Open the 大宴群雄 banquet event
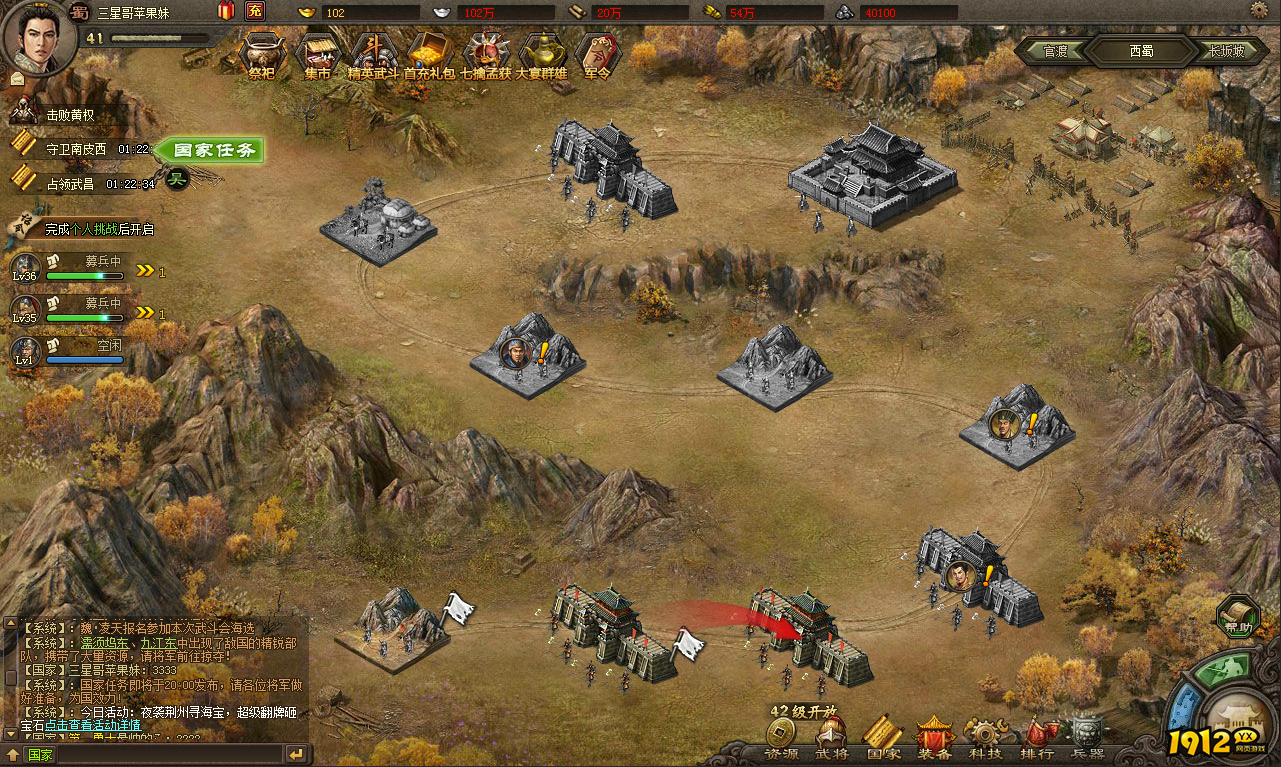This screenshot has height=767, width=1281. tap(541, 54)
